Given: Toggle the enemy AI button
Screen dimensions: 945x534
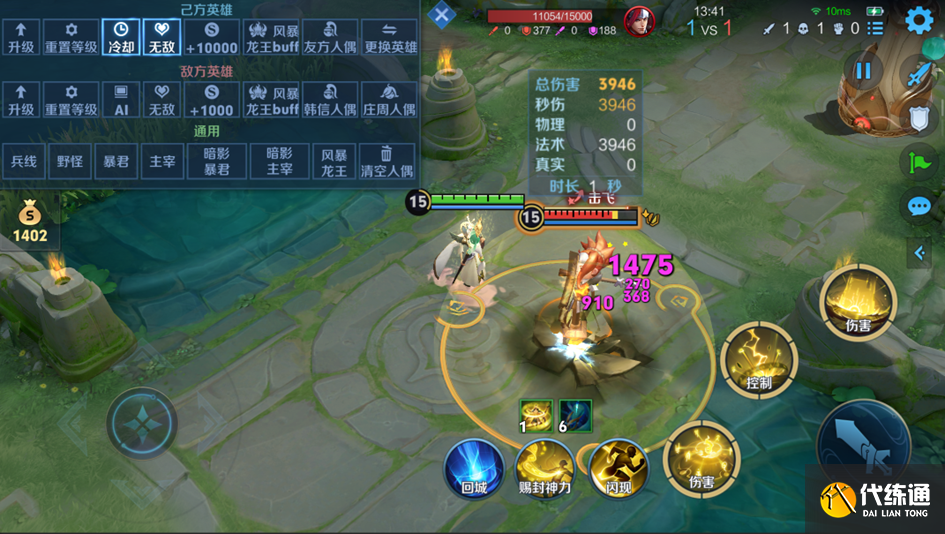Looking at the screenshot, I should (x=120, y=99).
